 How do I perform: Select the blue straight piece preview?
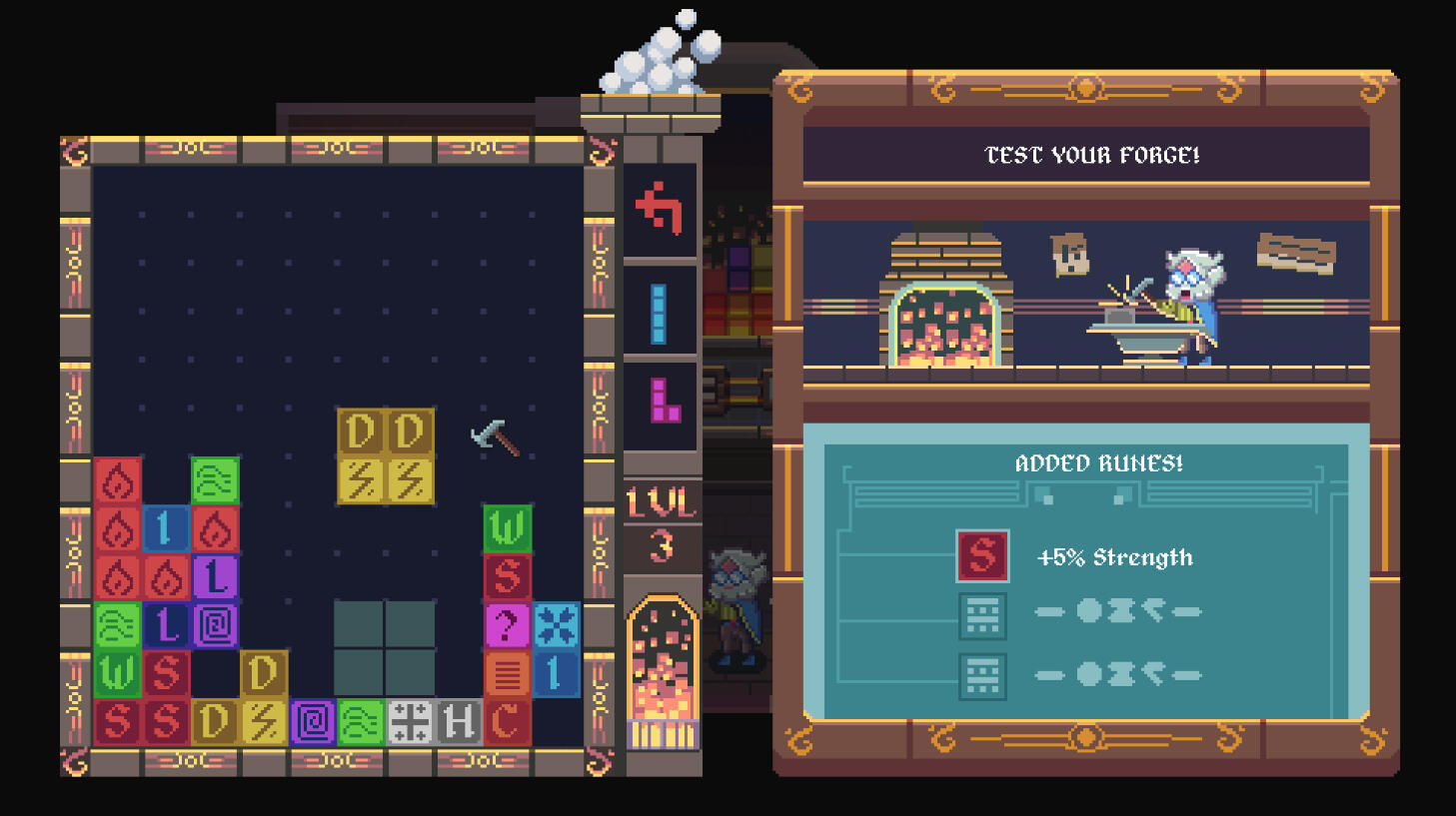[x=659, y=314]
